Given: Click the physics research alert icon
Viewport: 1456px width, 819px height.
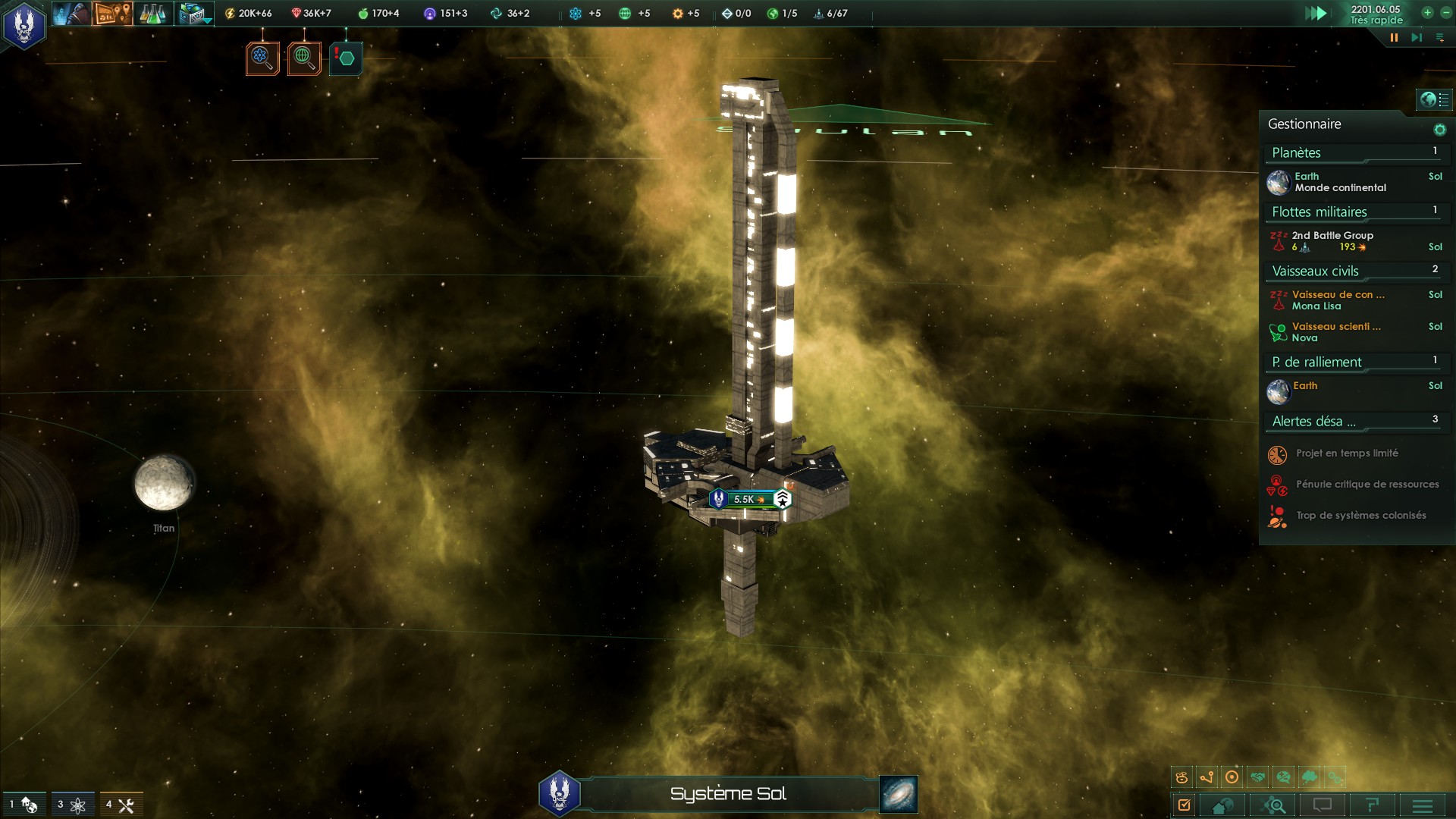Looking at the screenshot, I should [x=262, y=58].
